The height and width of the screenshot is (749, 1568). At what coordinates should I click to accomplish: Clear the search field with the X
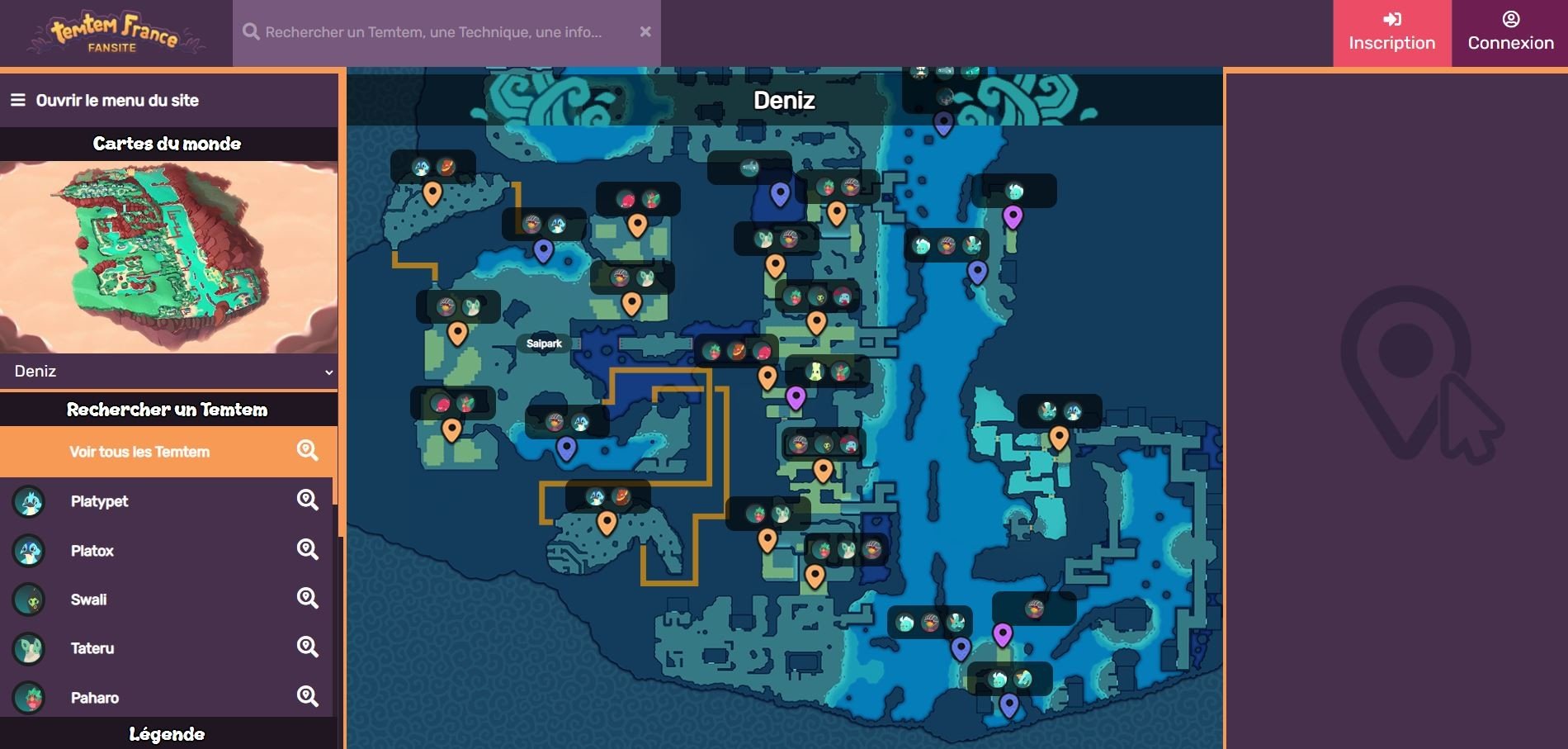[645, 31]
